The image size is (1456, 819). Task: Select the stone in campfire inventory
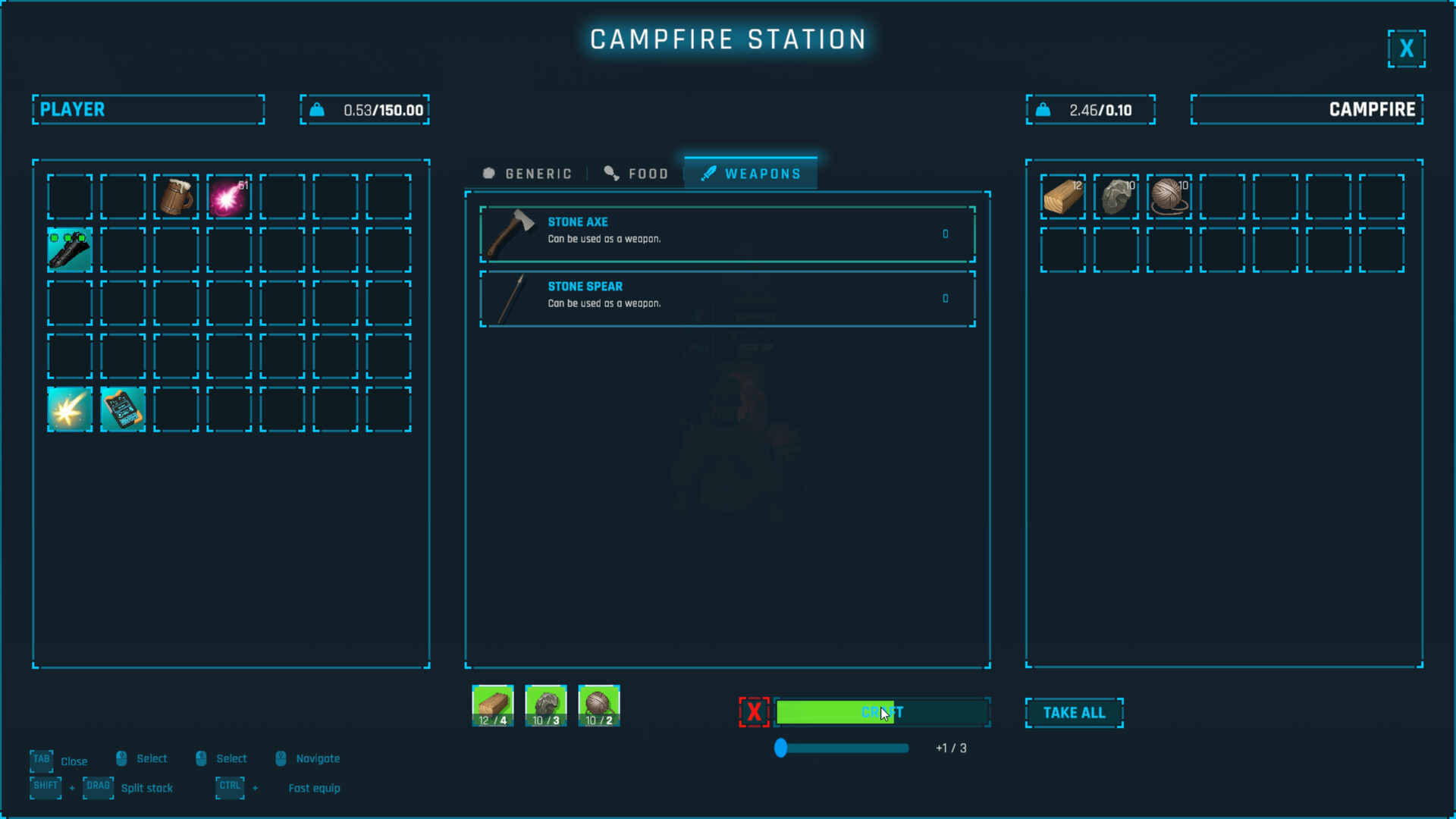[1116, 196]
